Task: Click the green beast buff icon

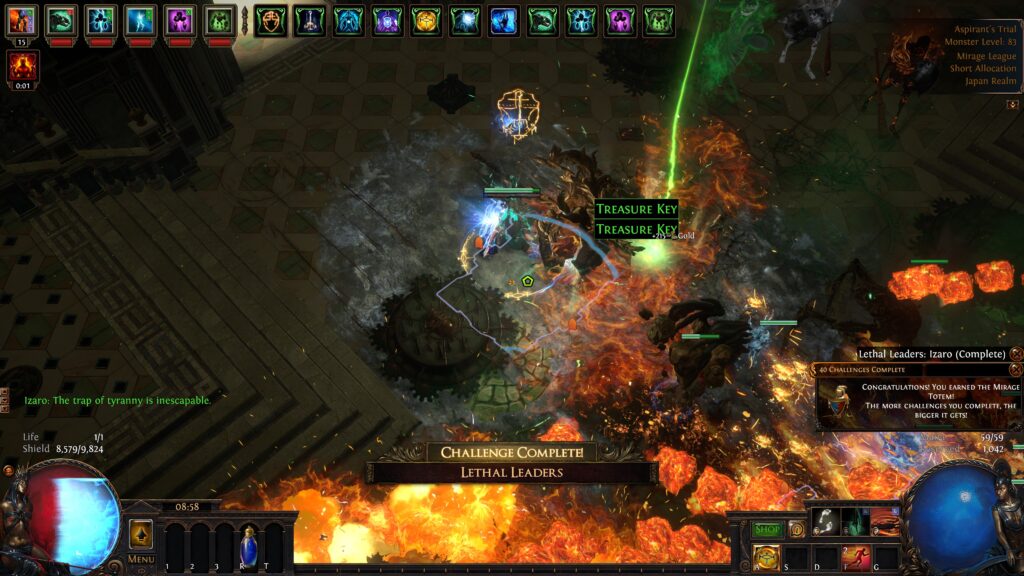Action: click(62, 20)
